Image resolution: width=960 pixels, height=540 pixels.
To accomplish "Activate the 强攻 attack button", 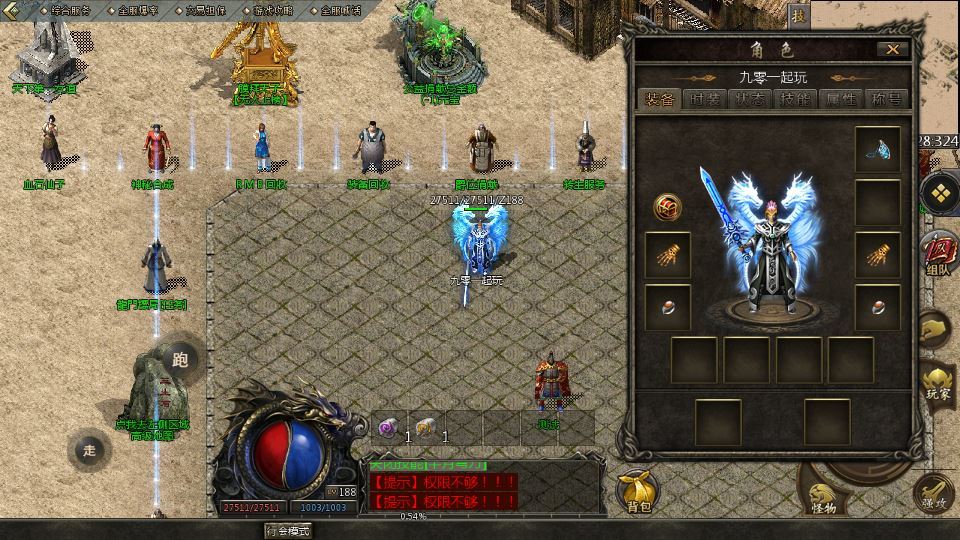I will (x=935, y=493).
